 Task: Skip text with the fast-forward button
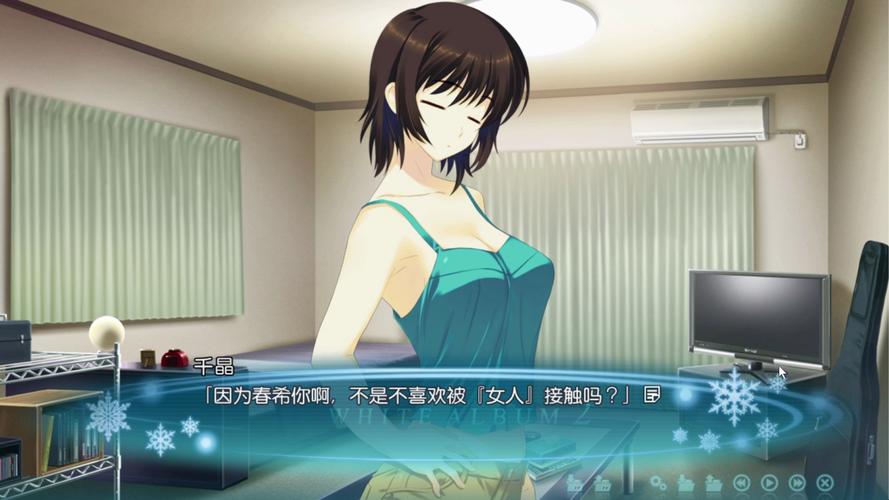[x=797, y=483]
